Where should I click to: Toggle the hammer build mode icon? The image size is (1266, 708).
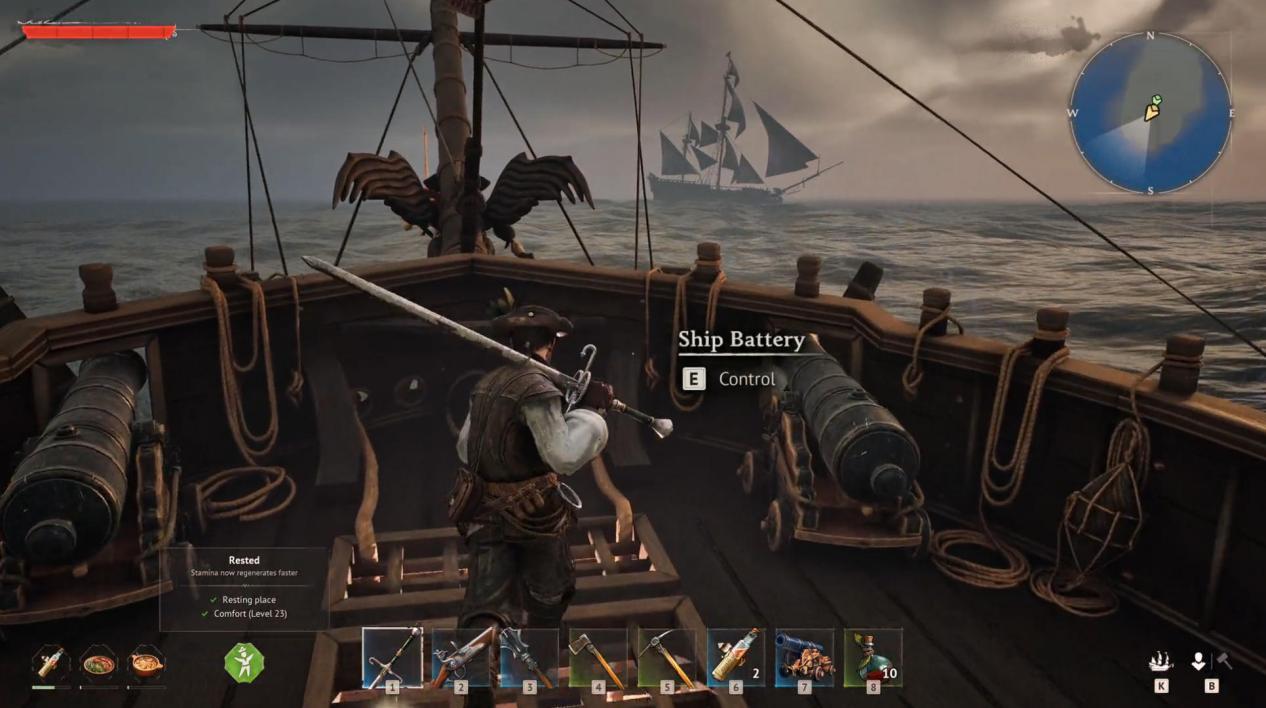(1224, 661)
